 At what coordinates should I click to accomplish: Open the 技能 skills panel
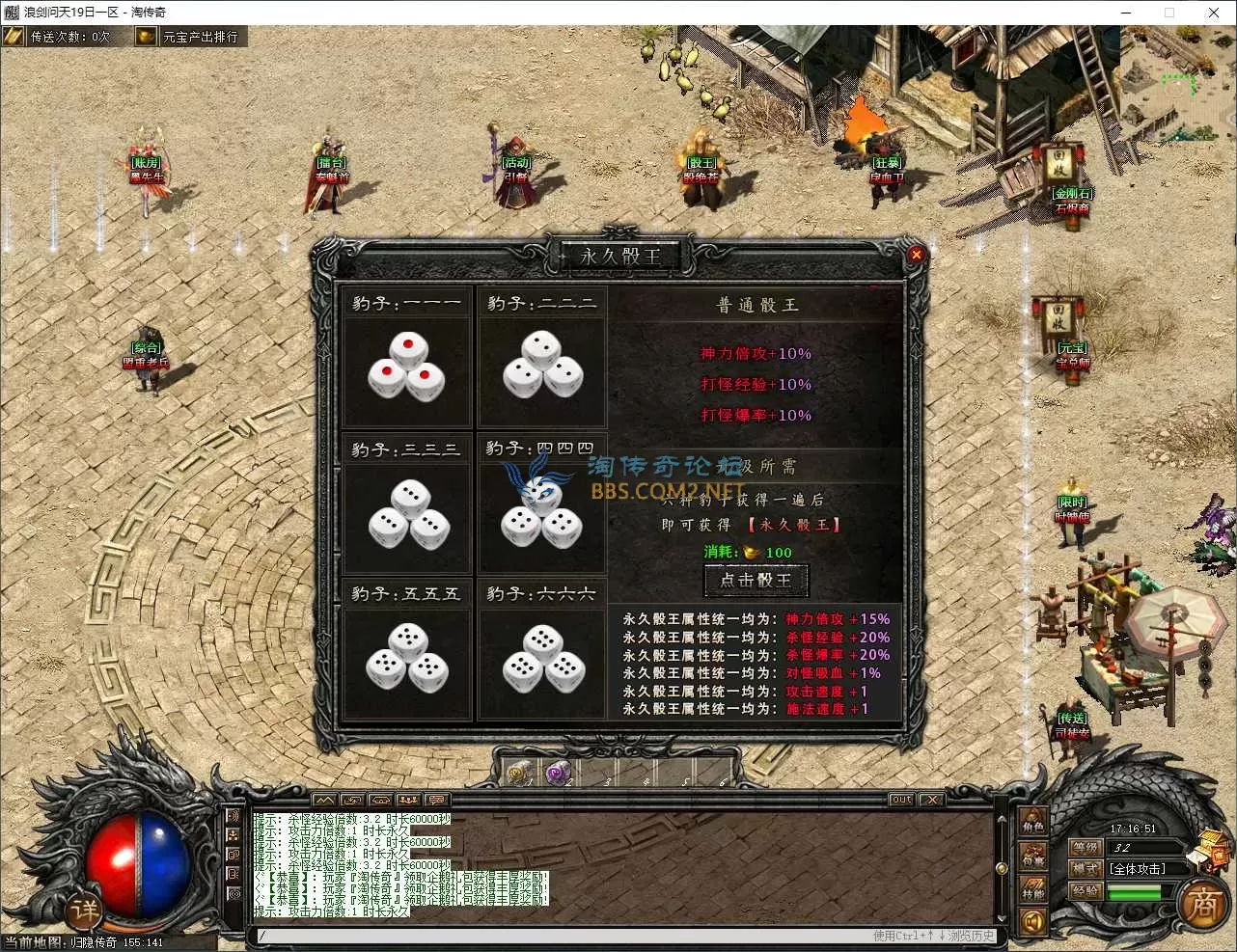pyautogui.click(x=1032, y=888)
